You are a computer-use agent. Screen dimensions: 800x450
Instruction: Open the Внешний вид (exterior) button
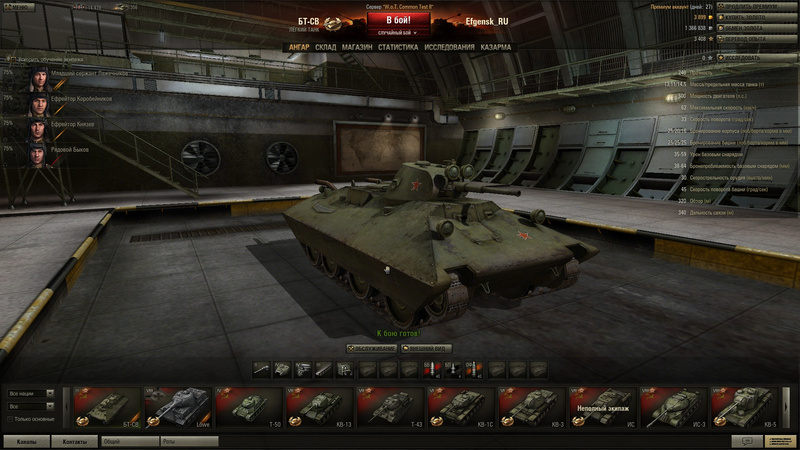(425, 348)
